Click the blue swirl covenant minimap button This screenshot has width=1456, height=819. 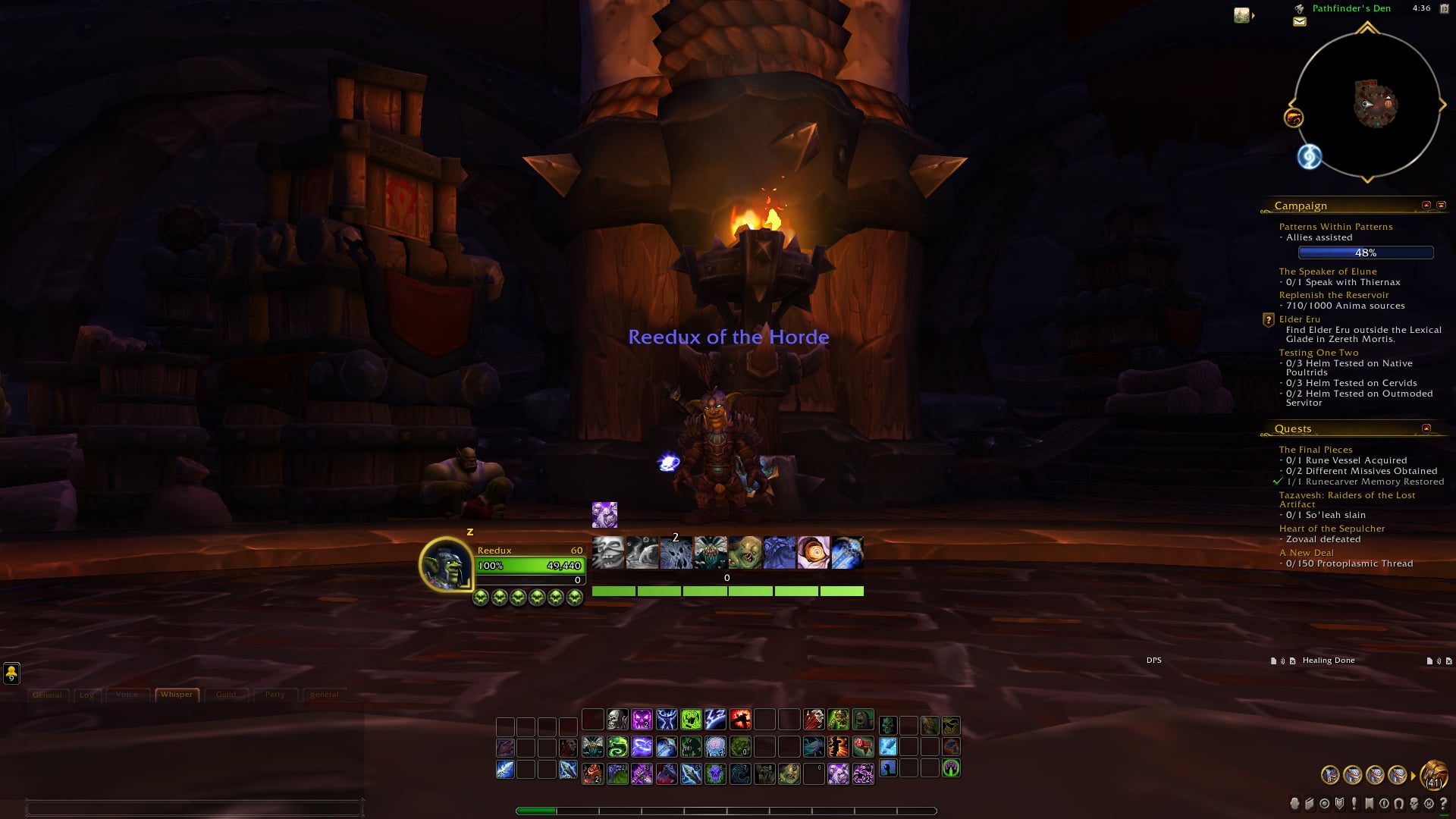tap(1310, 157)
